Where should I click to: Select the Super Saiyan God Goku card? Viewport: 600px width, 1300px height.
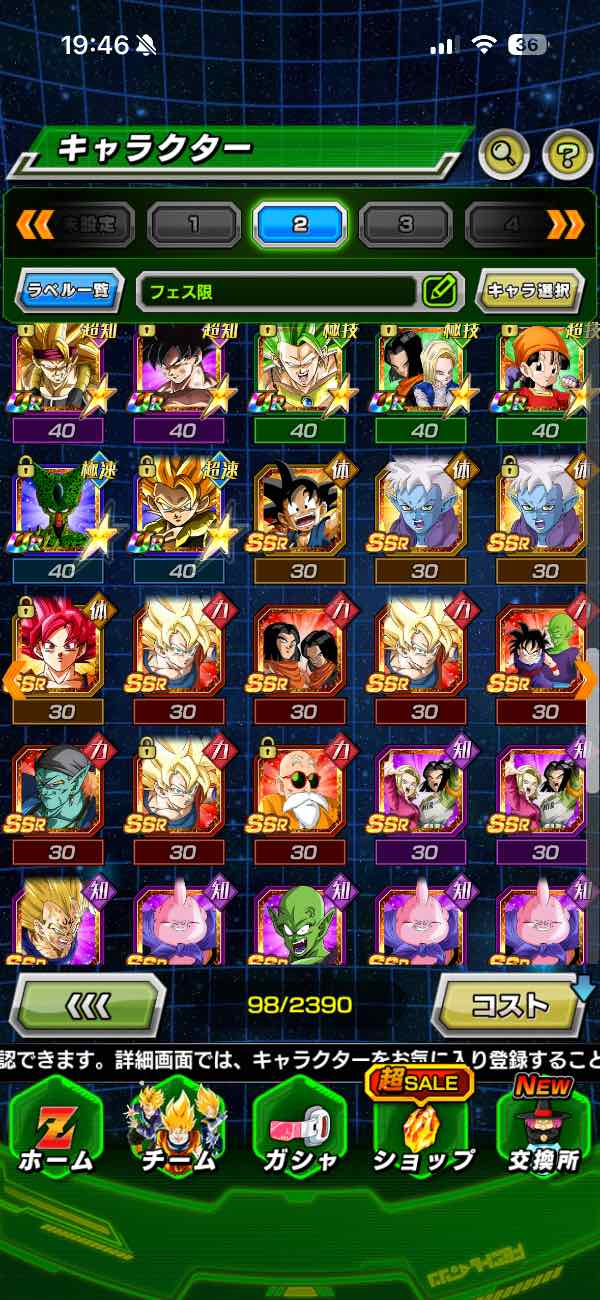[62, 648]
